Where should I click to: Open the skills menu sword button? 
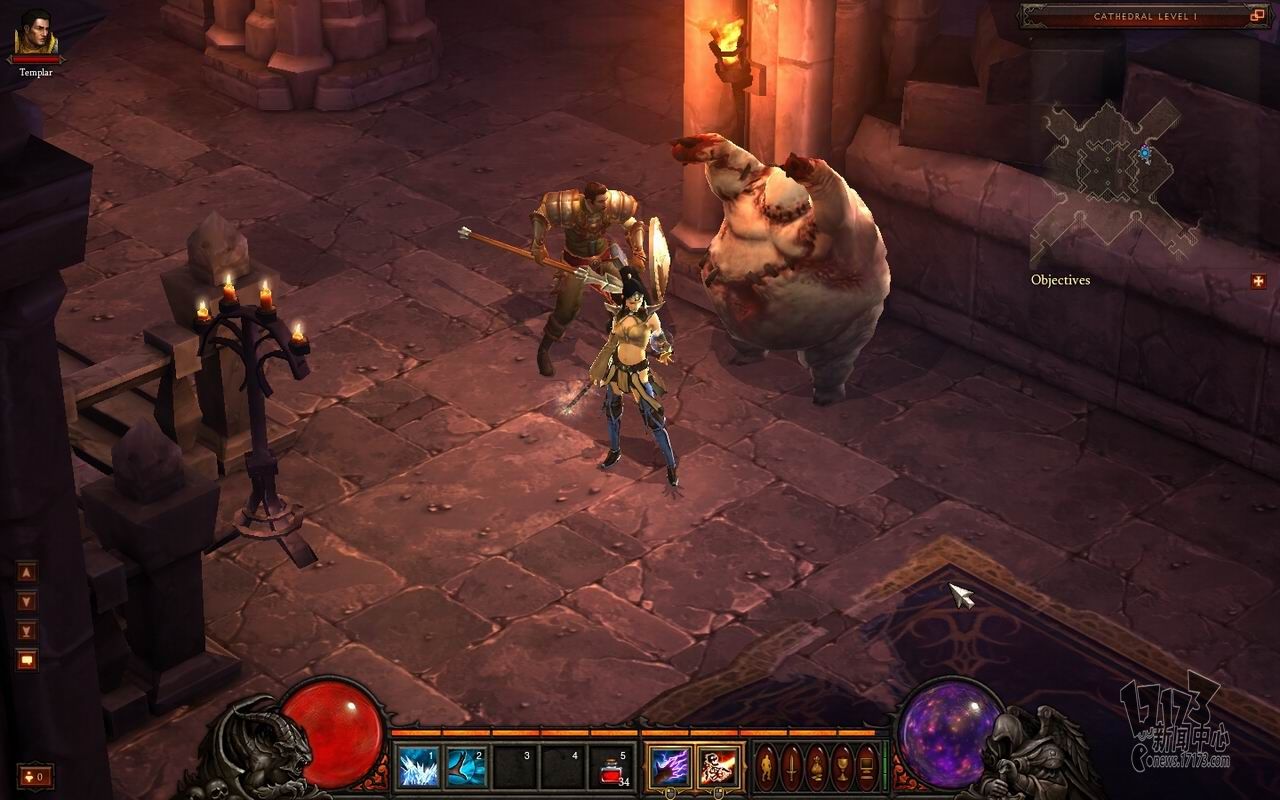click(x=791, y=768)
